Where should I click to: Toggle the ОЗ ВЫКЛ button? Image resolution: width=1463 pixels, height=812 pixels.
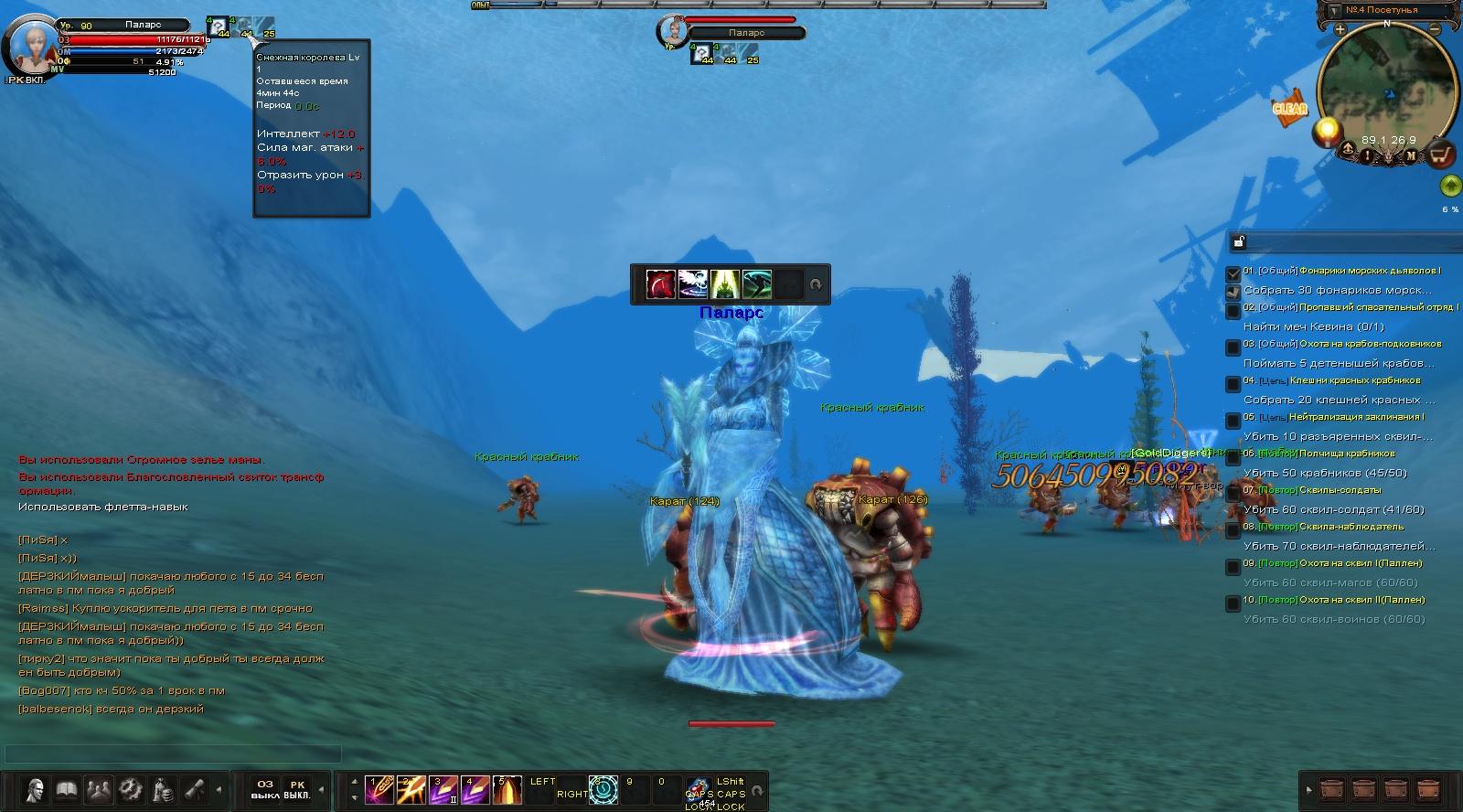point(265,789)
